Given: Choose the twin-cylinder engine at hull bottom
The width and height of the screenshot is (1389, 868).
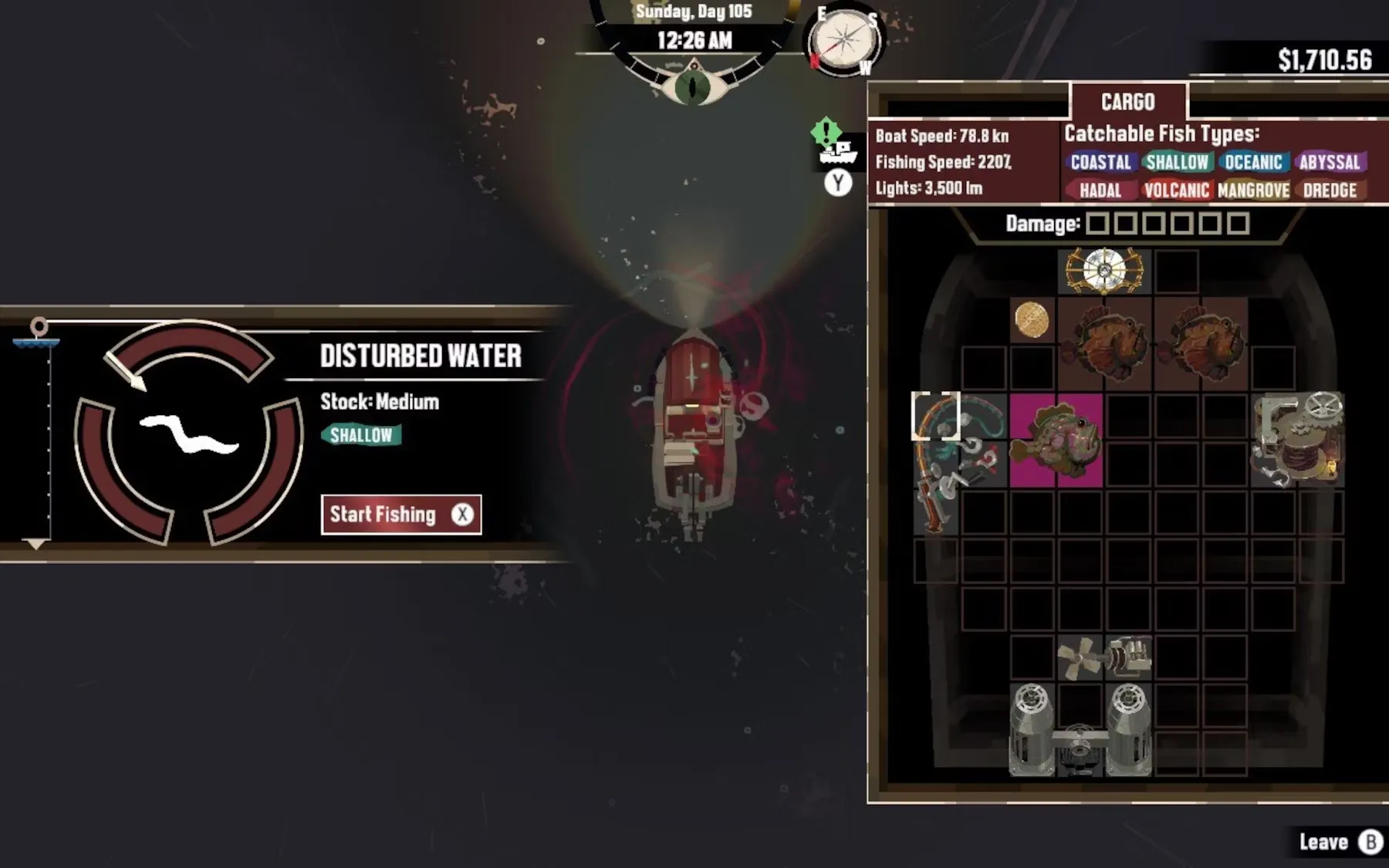Looking at the screenshot, I should (1080, 730).
